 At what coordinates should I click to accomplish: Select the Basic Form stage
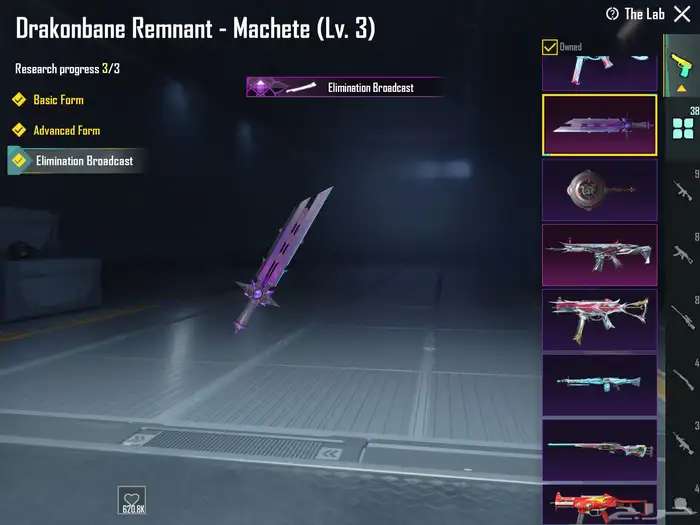pos(57,100)
